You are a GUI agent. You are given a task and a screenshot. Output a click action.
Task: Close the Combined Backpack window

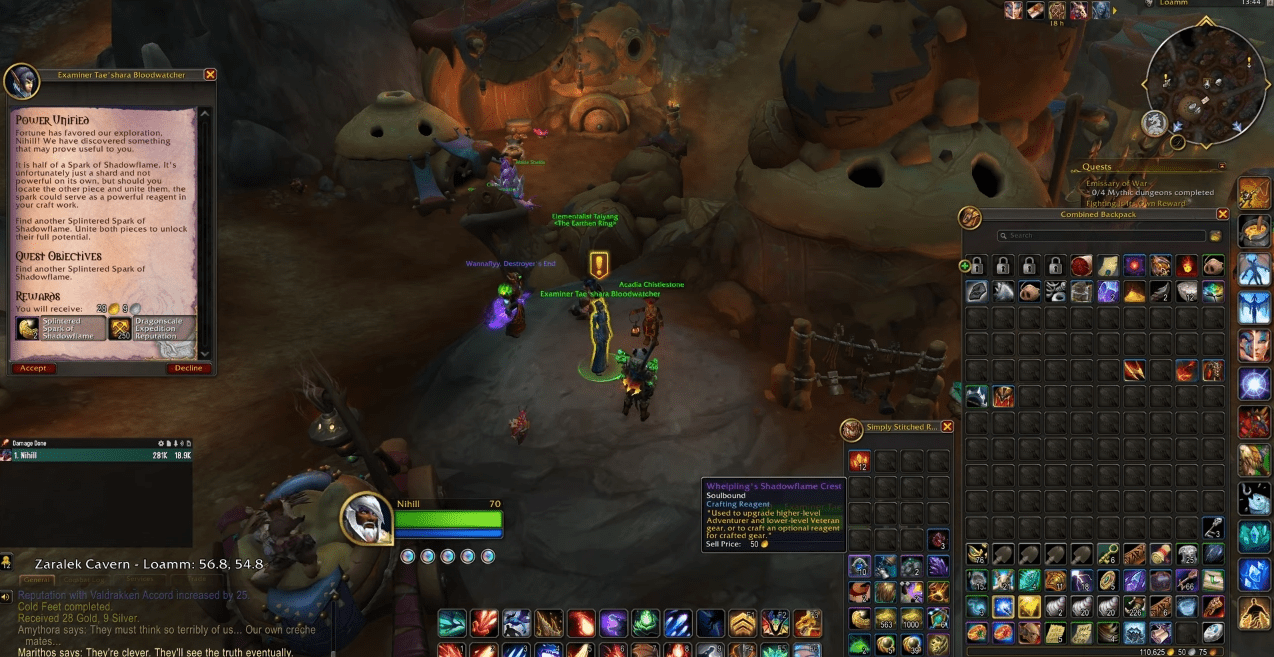pos(1222,214)
